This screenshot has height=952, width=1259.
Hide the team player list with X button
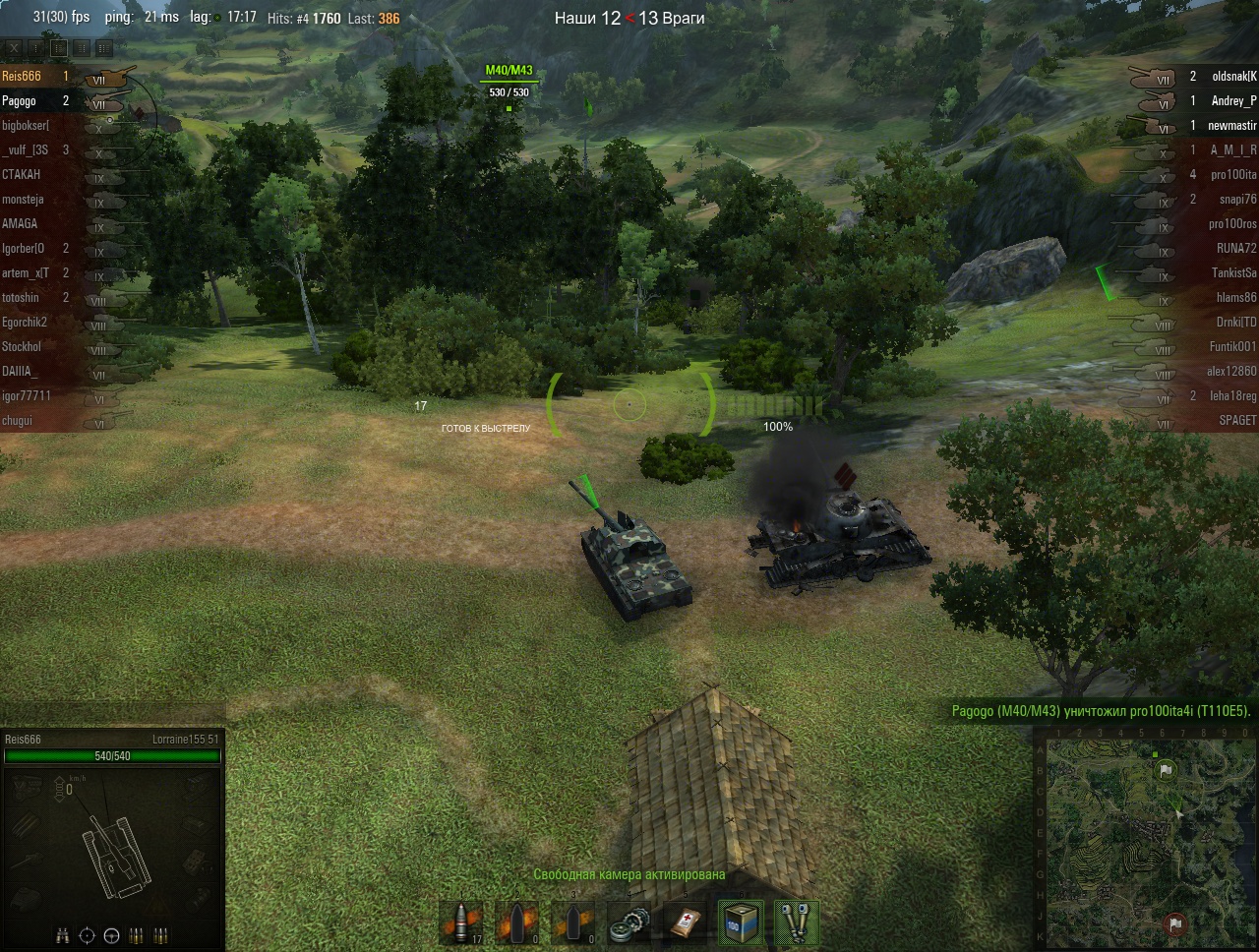point(14,47)
